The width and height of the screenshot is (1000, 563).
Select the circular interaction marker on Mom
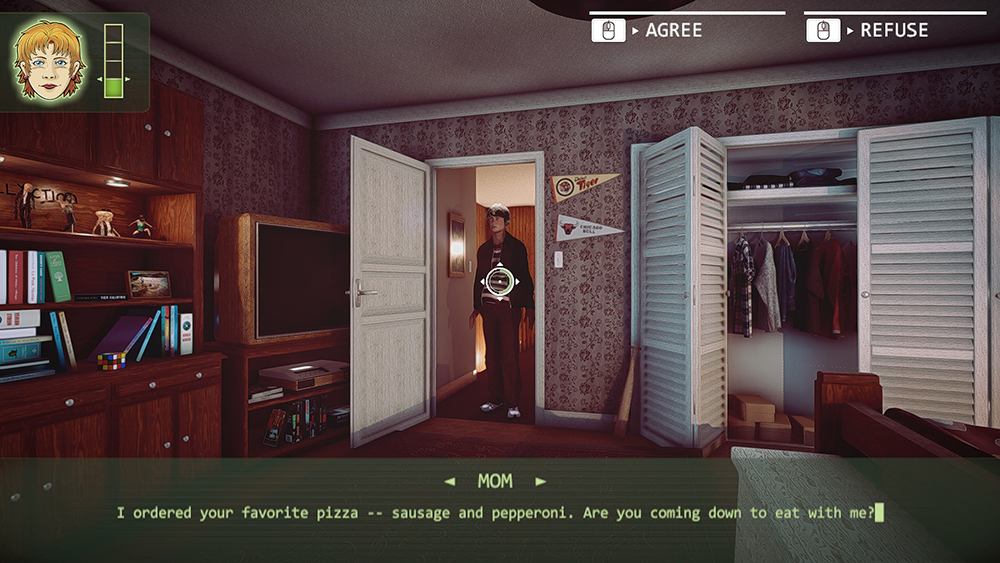[500, 282]
